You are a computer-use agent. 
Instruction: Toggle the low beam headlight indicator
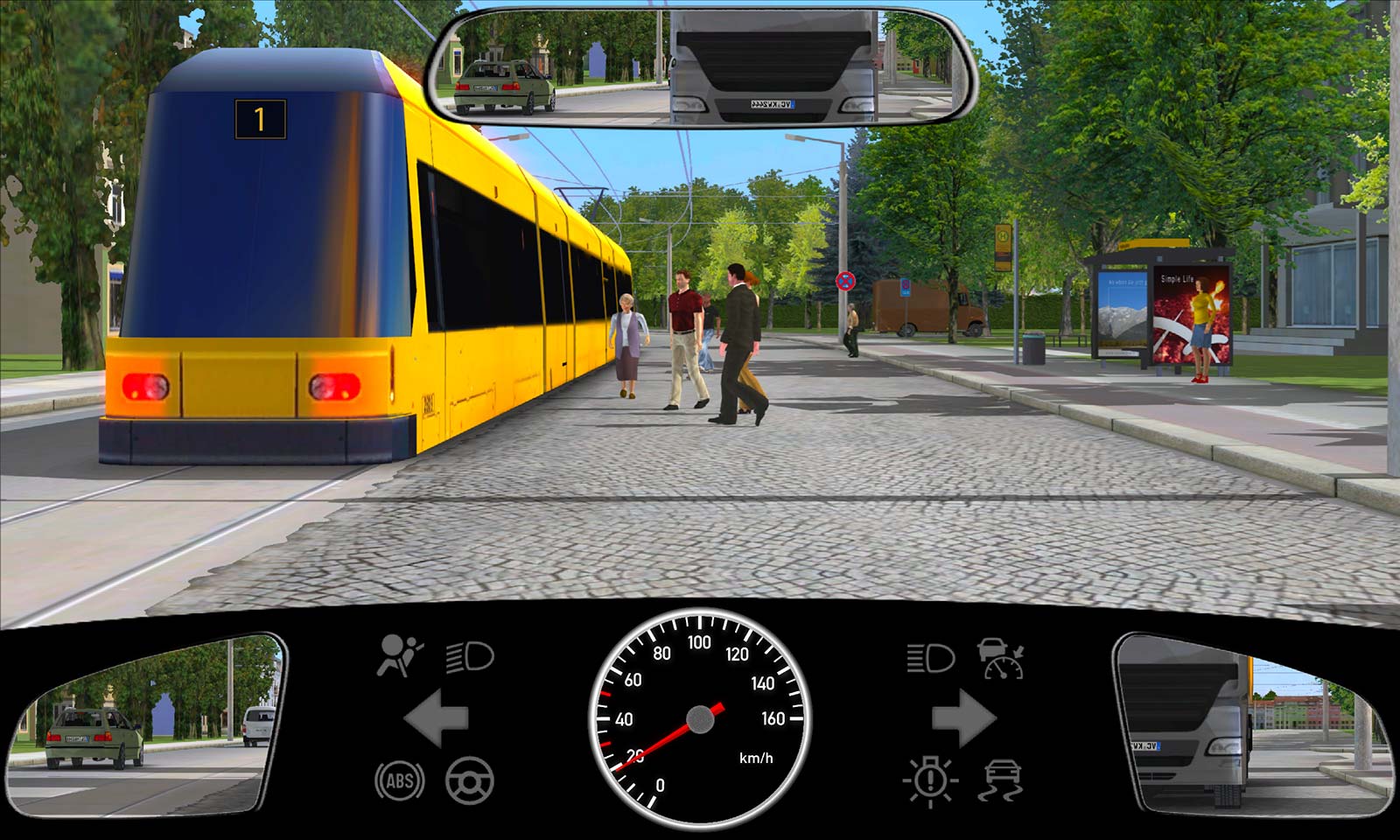tap(470, 657)
